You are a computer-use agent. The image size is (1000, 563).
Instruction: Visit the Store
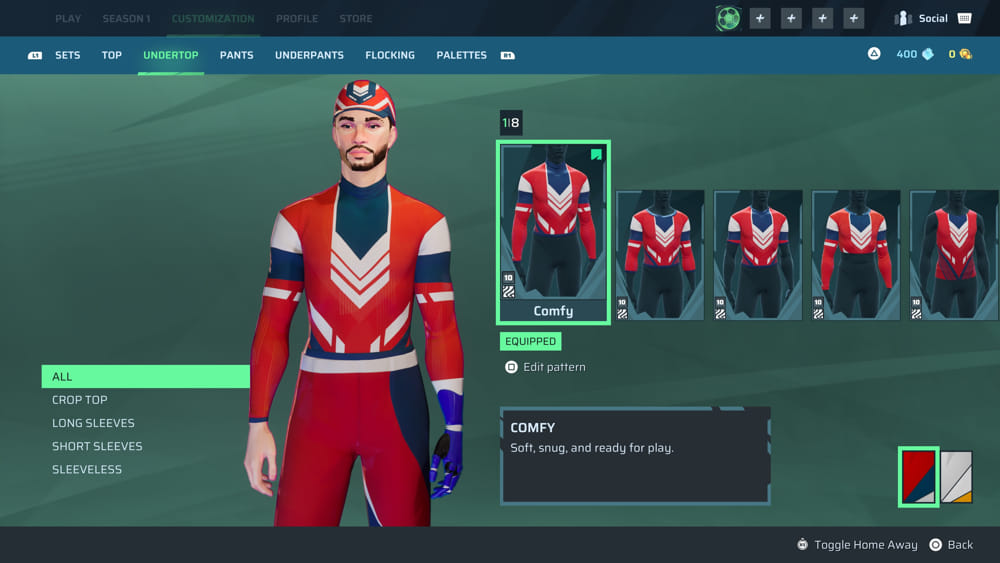click(x=356, y=19)
